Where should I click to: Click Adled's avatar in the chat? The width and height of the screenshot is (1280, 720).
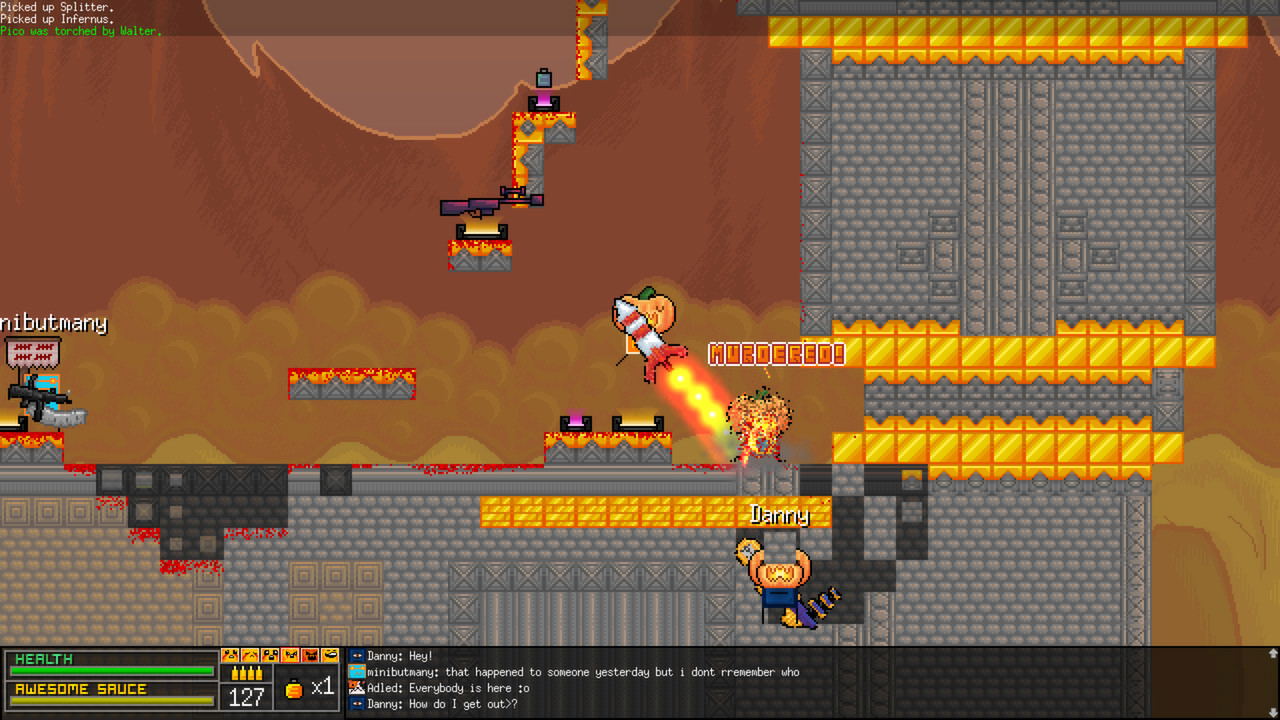357,688
